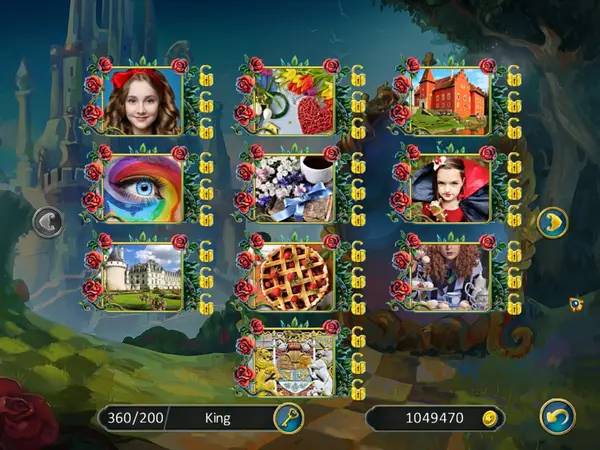The height and width of the screenshot is (450, 600).
Task: Return using the blue back arrow button
Action: click(556, 416)
